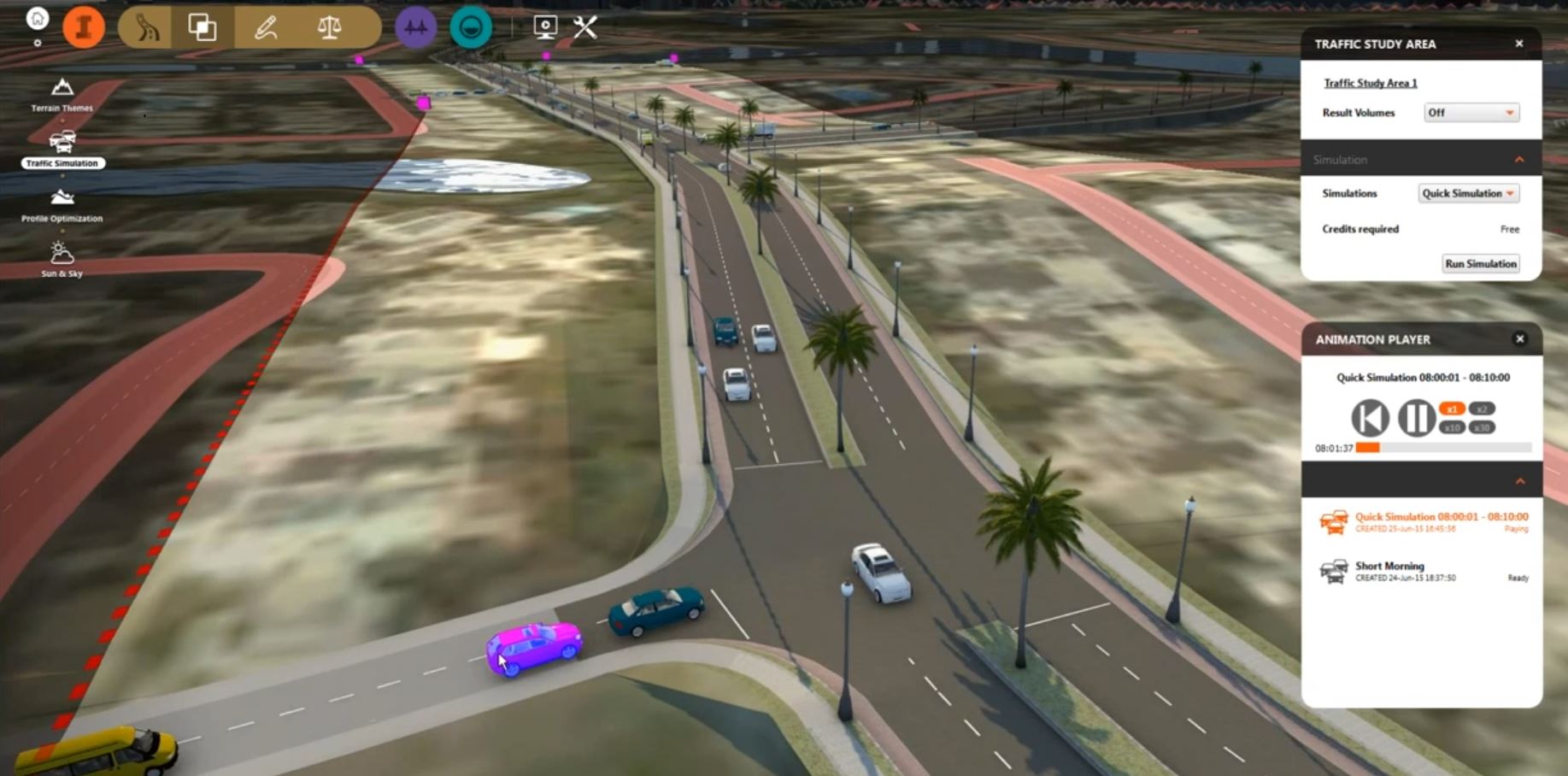This screenshot has width=1568, height=776.
Task: Open the Simulations dropdown showing Quick Simulation
Action: [x=1468, y=193]
